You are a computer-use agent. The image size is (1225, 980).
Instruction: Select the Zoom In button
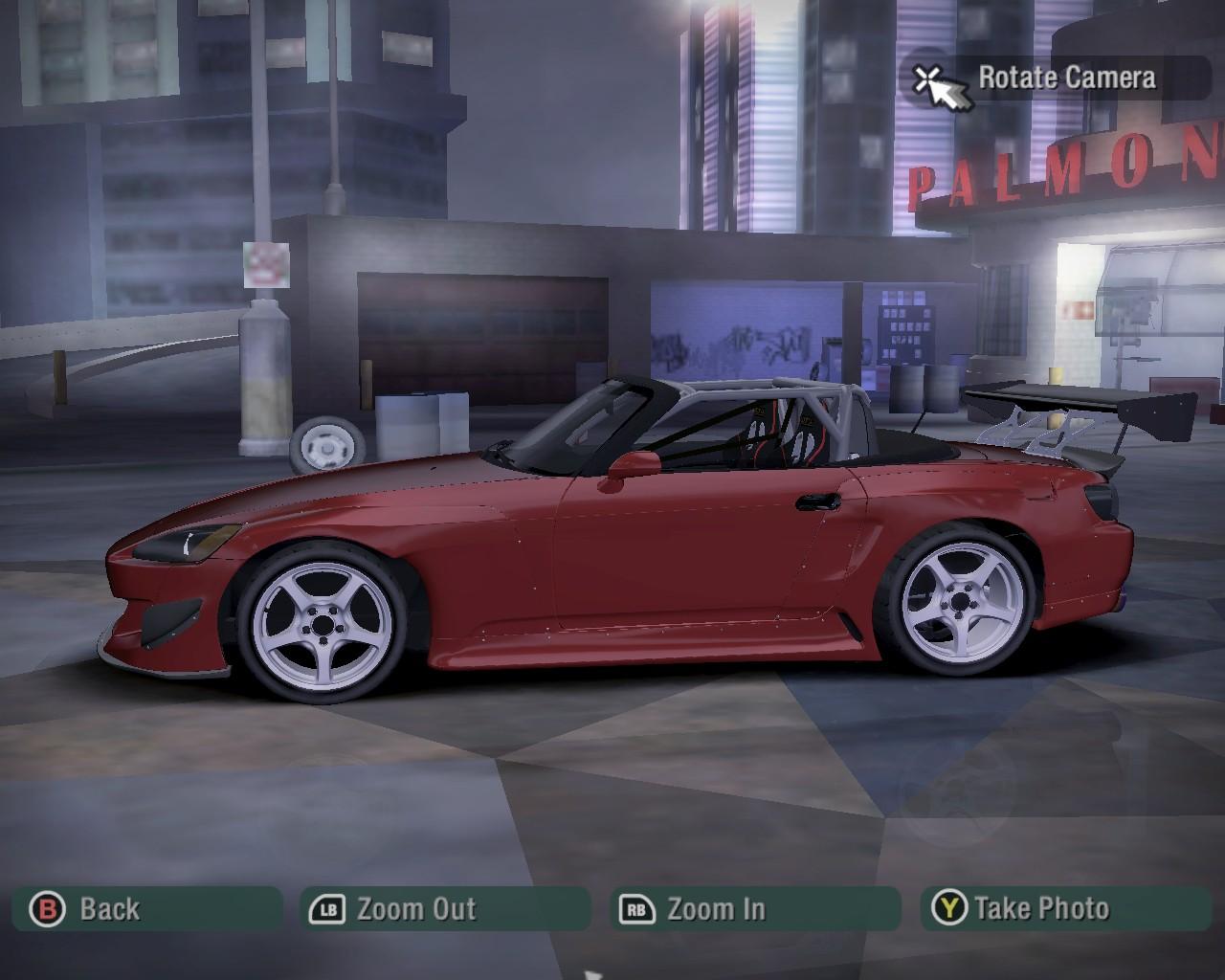[x=755, y=909]
